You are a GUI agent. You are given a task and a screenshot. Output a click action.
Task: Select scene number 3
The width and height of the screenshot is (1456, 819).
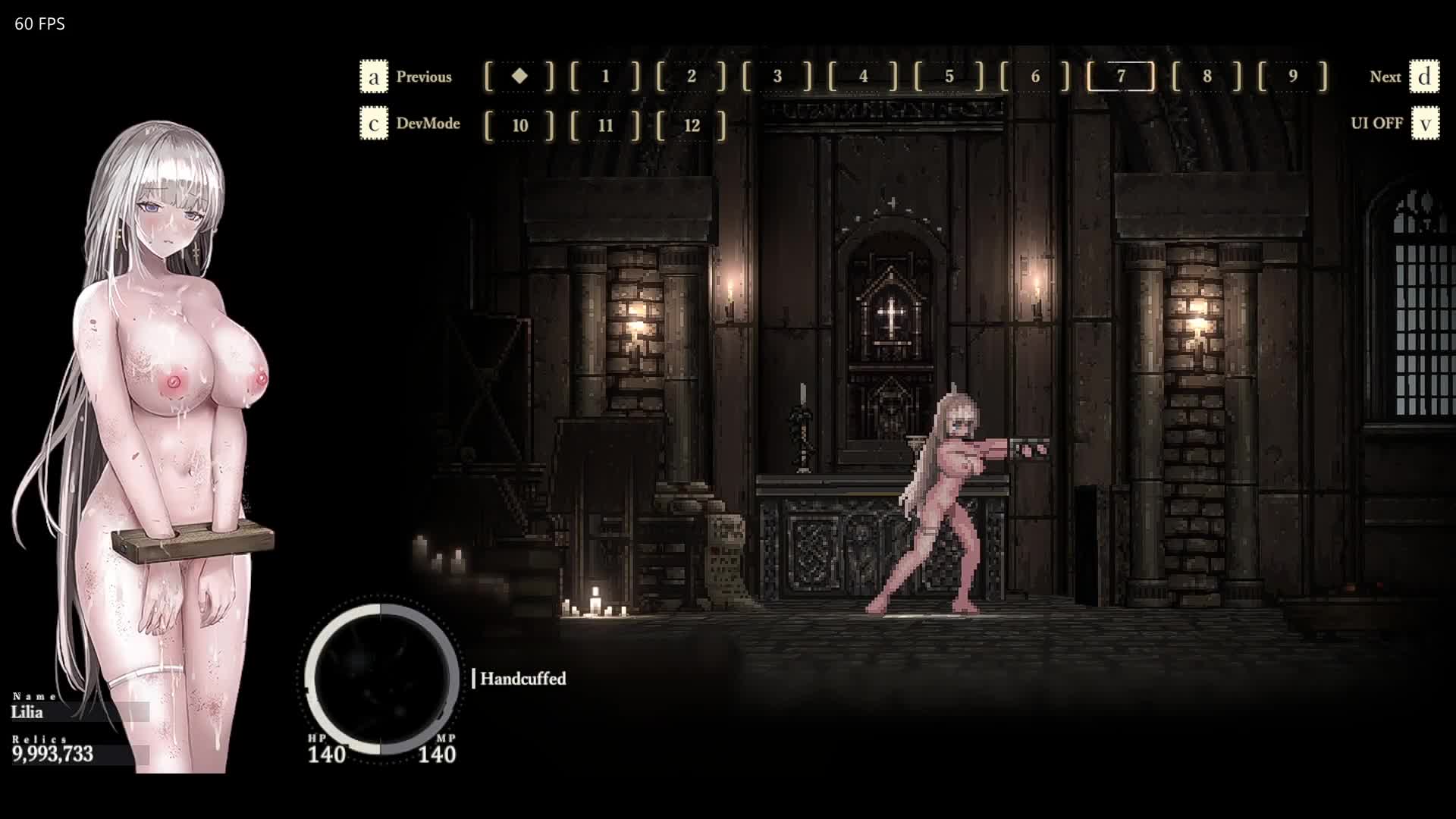coord(777,77)
